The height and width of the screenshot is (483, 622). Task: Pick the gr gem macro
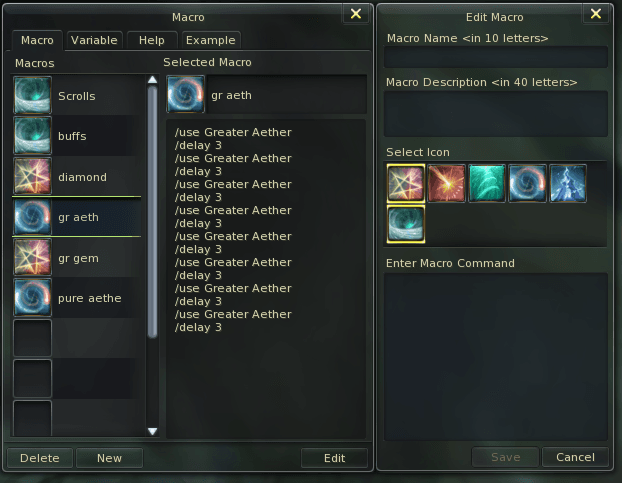click(x=76, y=258)
